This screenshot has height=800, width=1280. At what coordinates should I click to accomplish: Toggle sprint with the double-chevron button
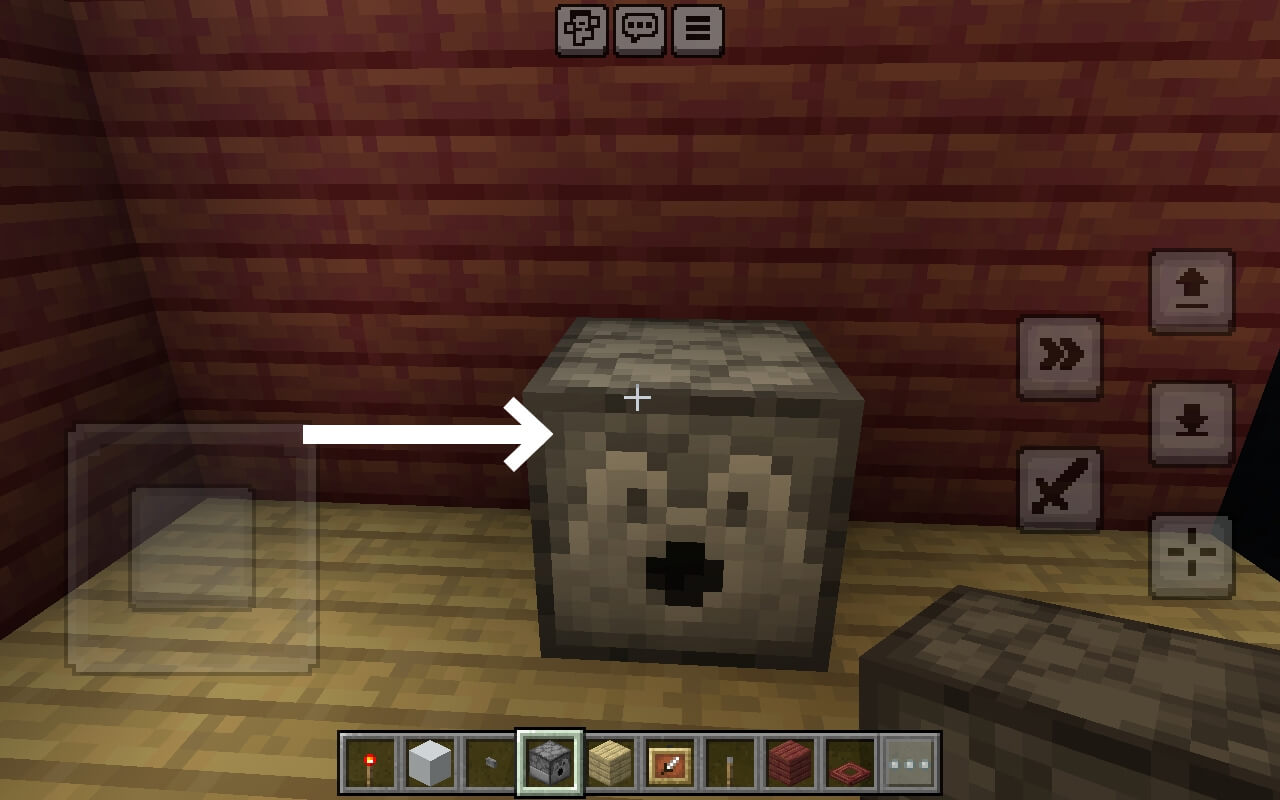coord(1060,357)
